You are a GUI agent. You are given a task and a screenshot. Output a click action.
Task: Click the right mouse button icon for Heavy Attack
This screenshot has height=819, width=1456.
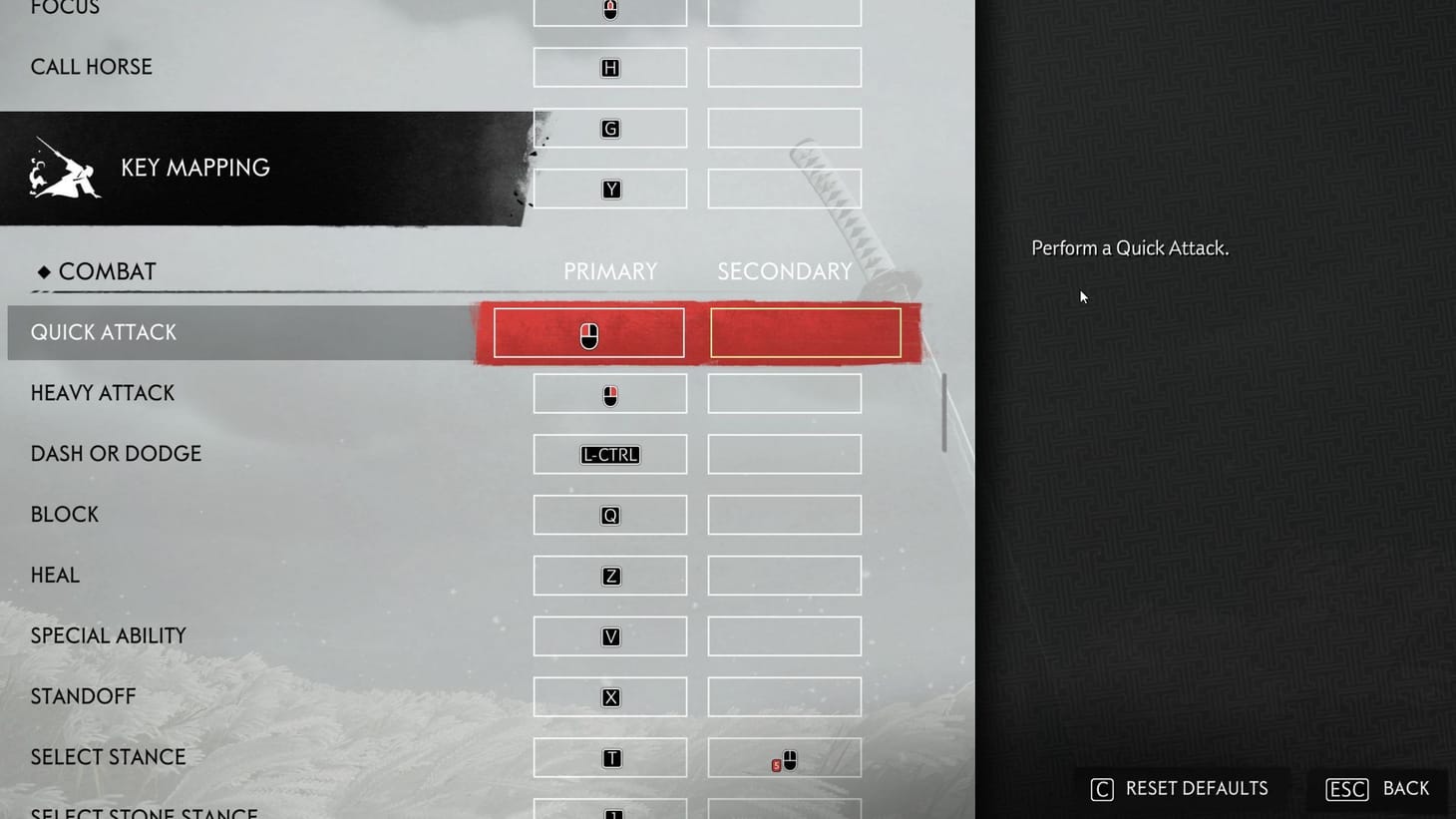[609, 393]
